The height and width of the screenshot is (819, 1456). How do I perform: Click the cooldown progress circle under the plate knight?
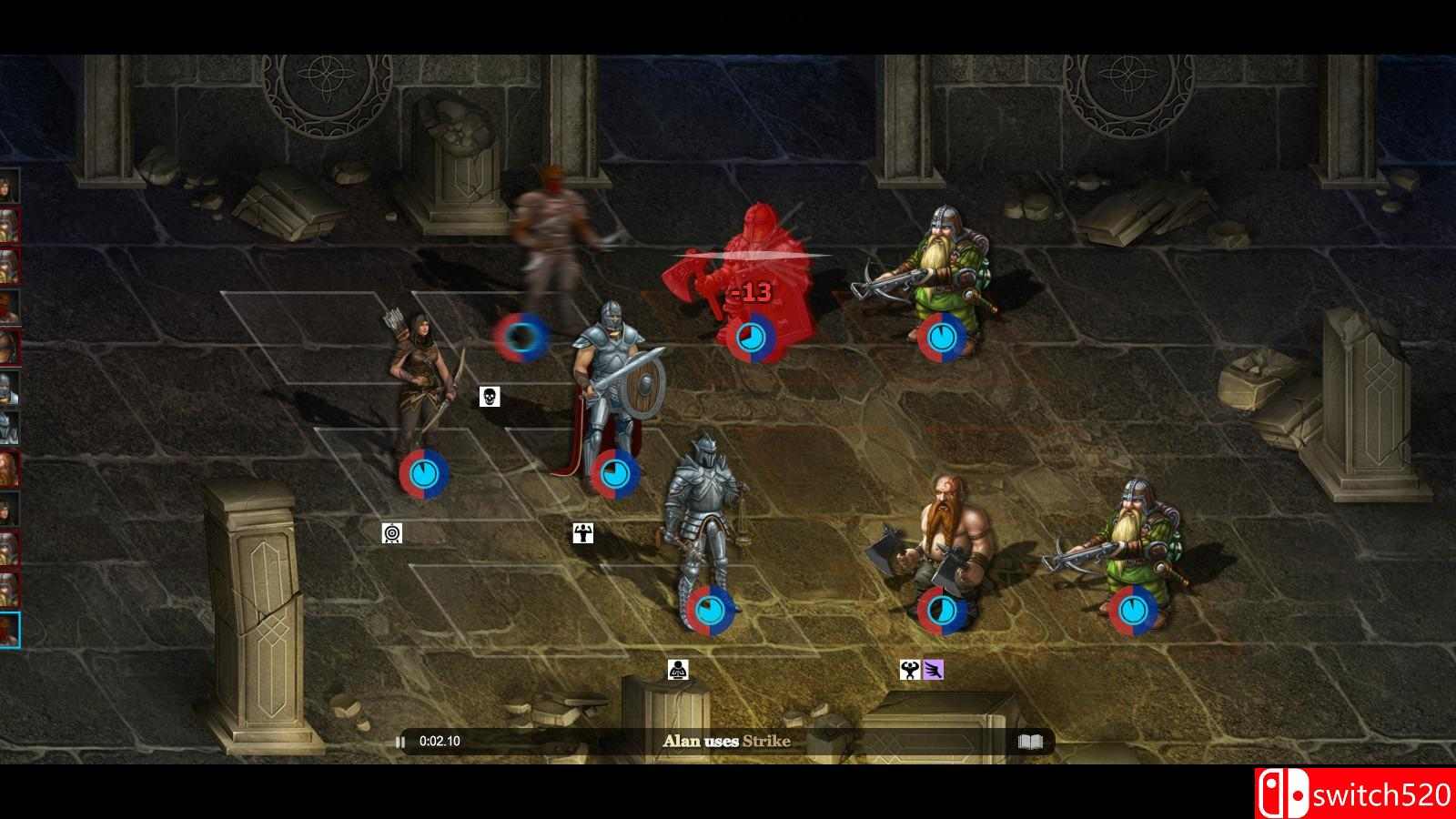(x=709, y=612)
